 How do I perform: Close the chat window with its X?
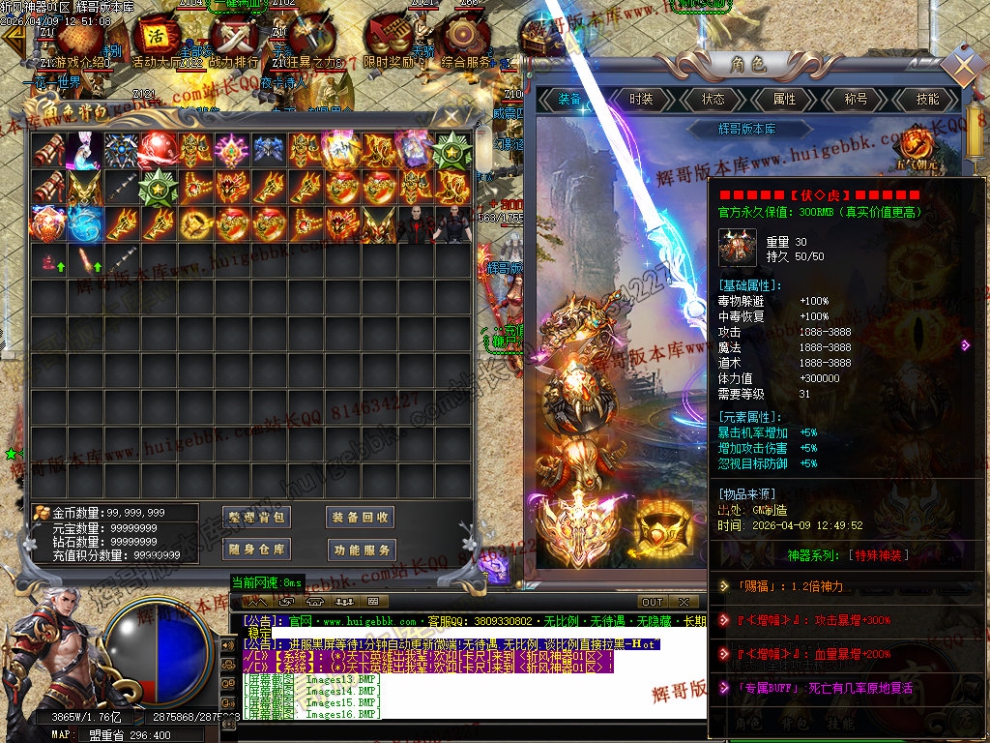683,602
